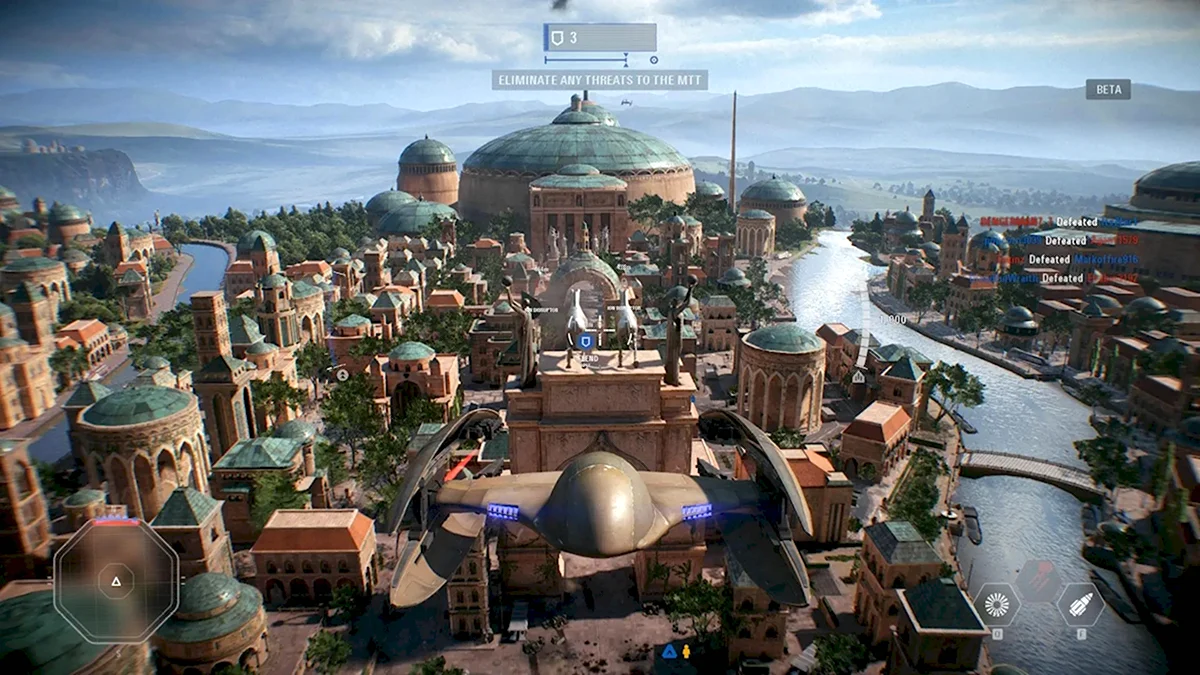
Task: Click the 'Eliminate any threats to the MTT' objective banner
Action: point(599,80)
